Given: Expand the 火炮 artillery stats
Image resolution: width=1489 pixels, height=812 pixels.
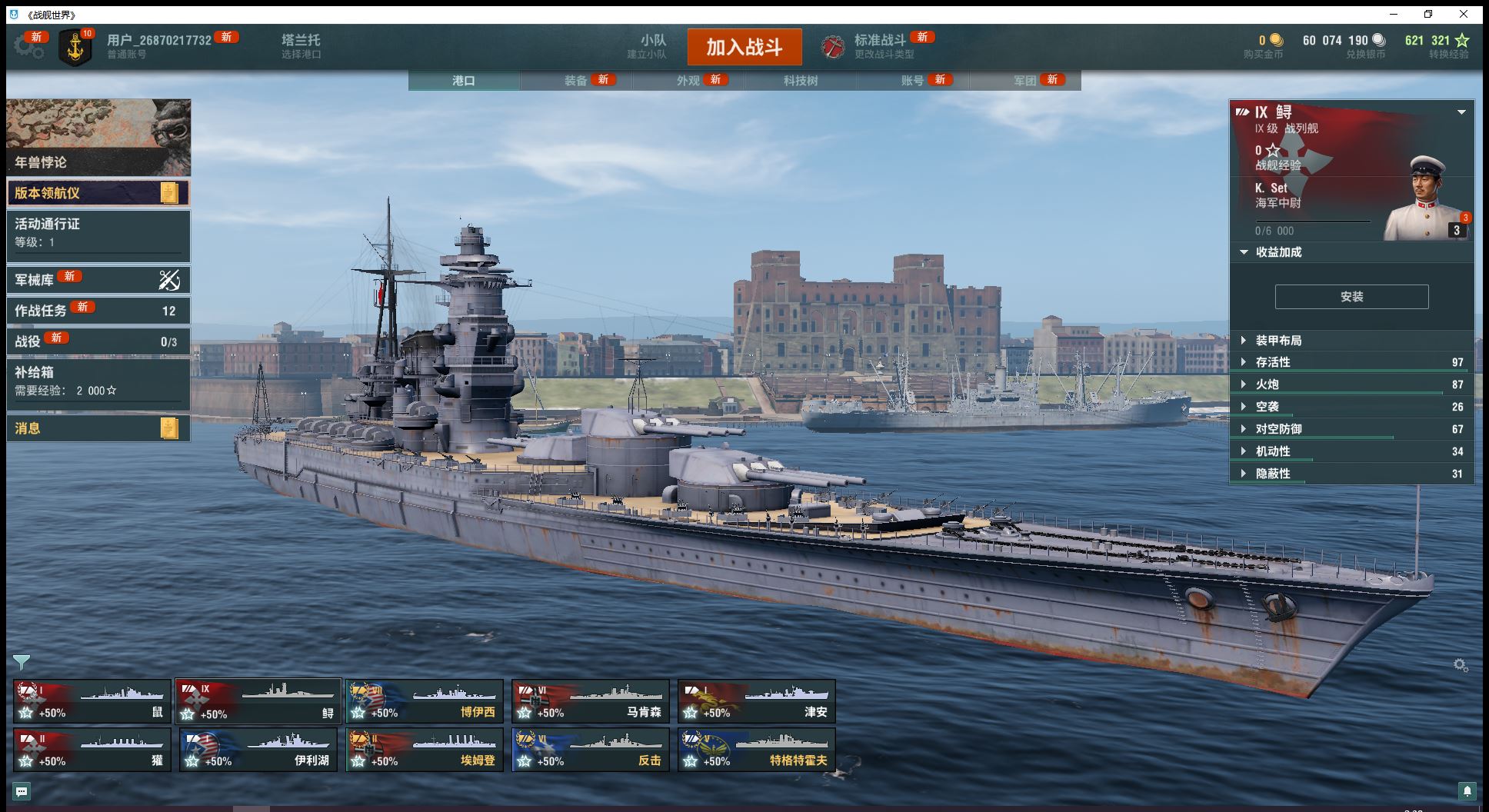Looking at the screenshot, I should pyautogui.click(x=1267, y=384).
